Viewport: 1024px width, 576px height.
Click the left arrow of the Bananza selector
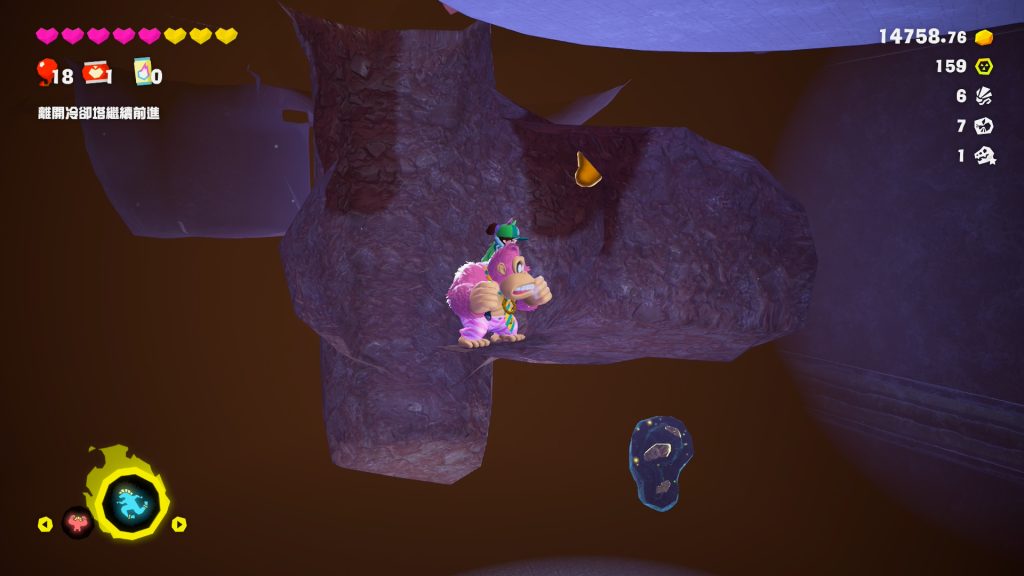(x=44, y=524)
